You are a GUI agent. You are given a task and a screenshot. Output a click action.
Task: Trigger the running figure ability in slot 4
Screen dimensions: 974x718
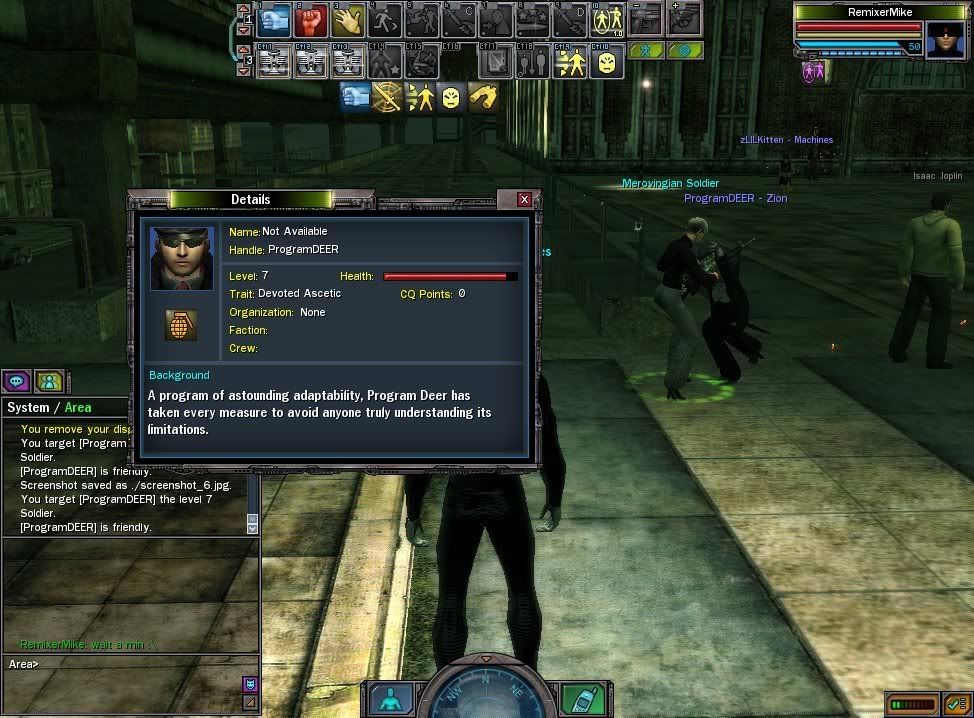click(384, 20)
